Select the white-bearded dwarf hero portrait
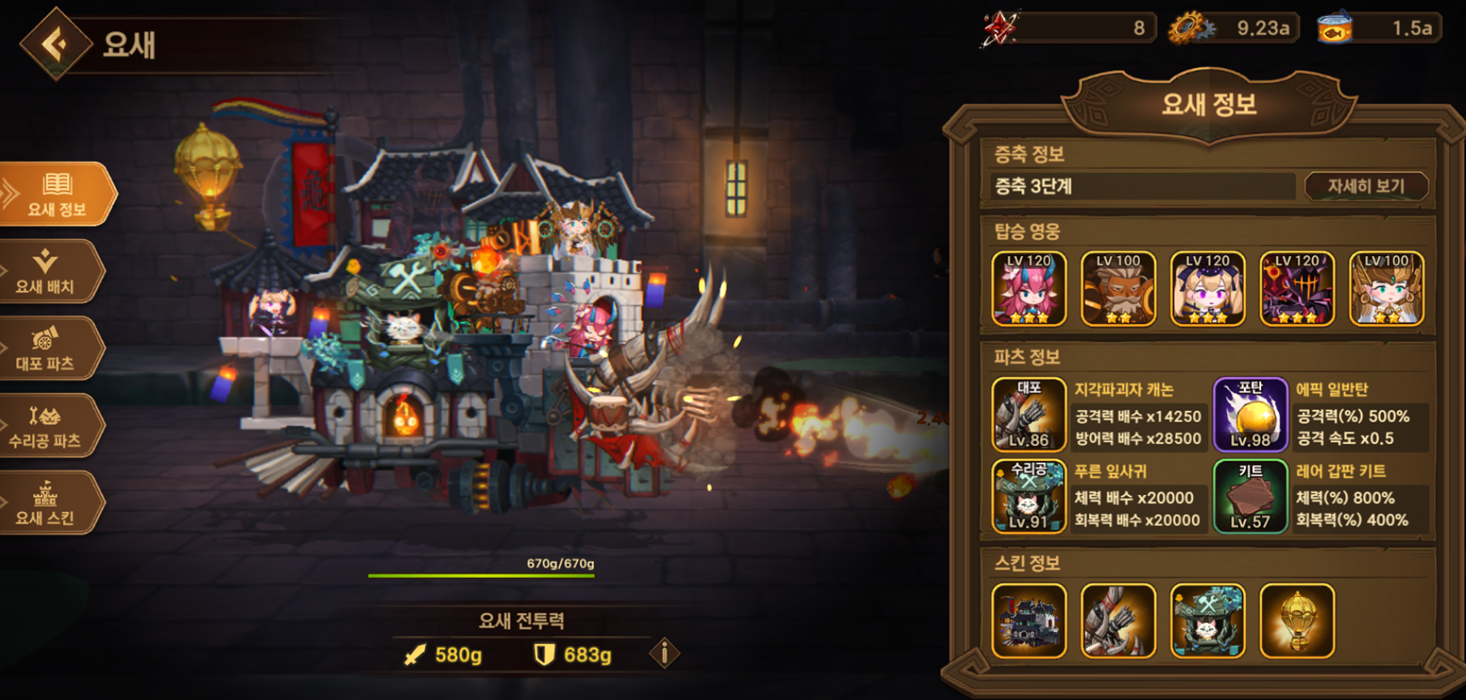This screenshot has width=1466, height=700. 1118,288
